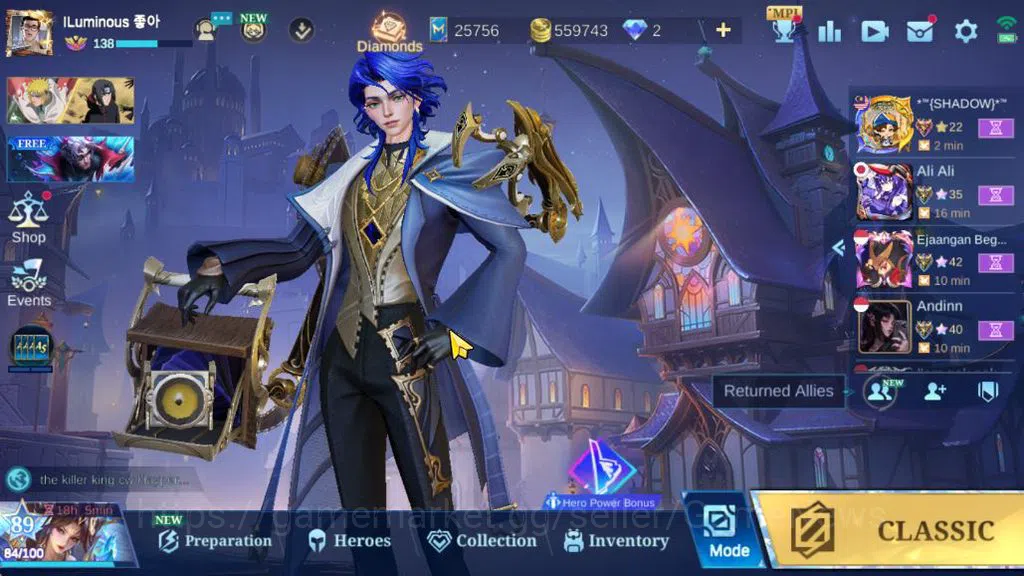Viewport: 1024px width, 576px height.
Task: Open the add friend icon
Action: tap(935, 391)
